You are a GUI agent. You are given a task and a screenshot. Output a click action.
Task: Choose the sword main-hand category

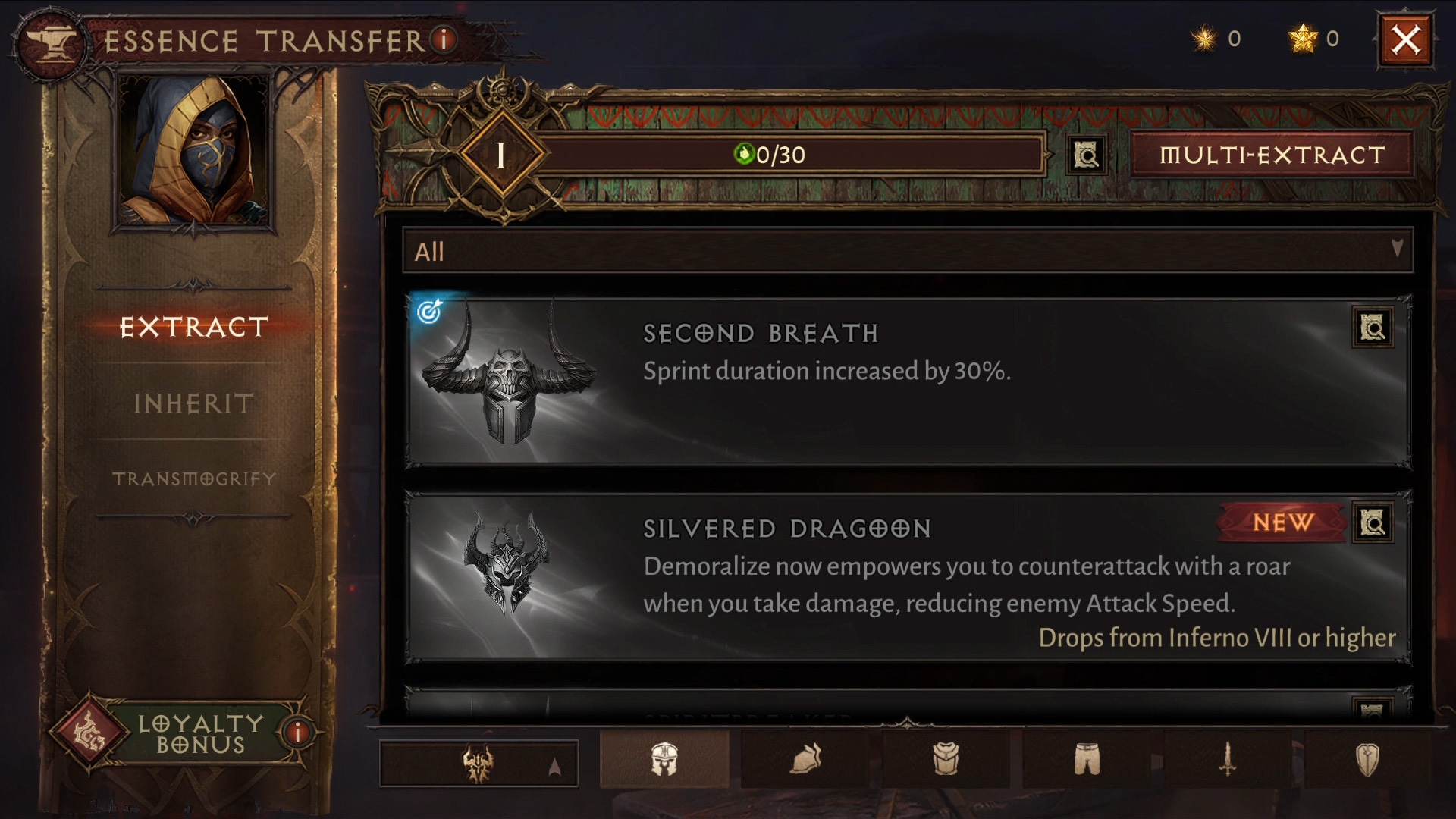1227,759
